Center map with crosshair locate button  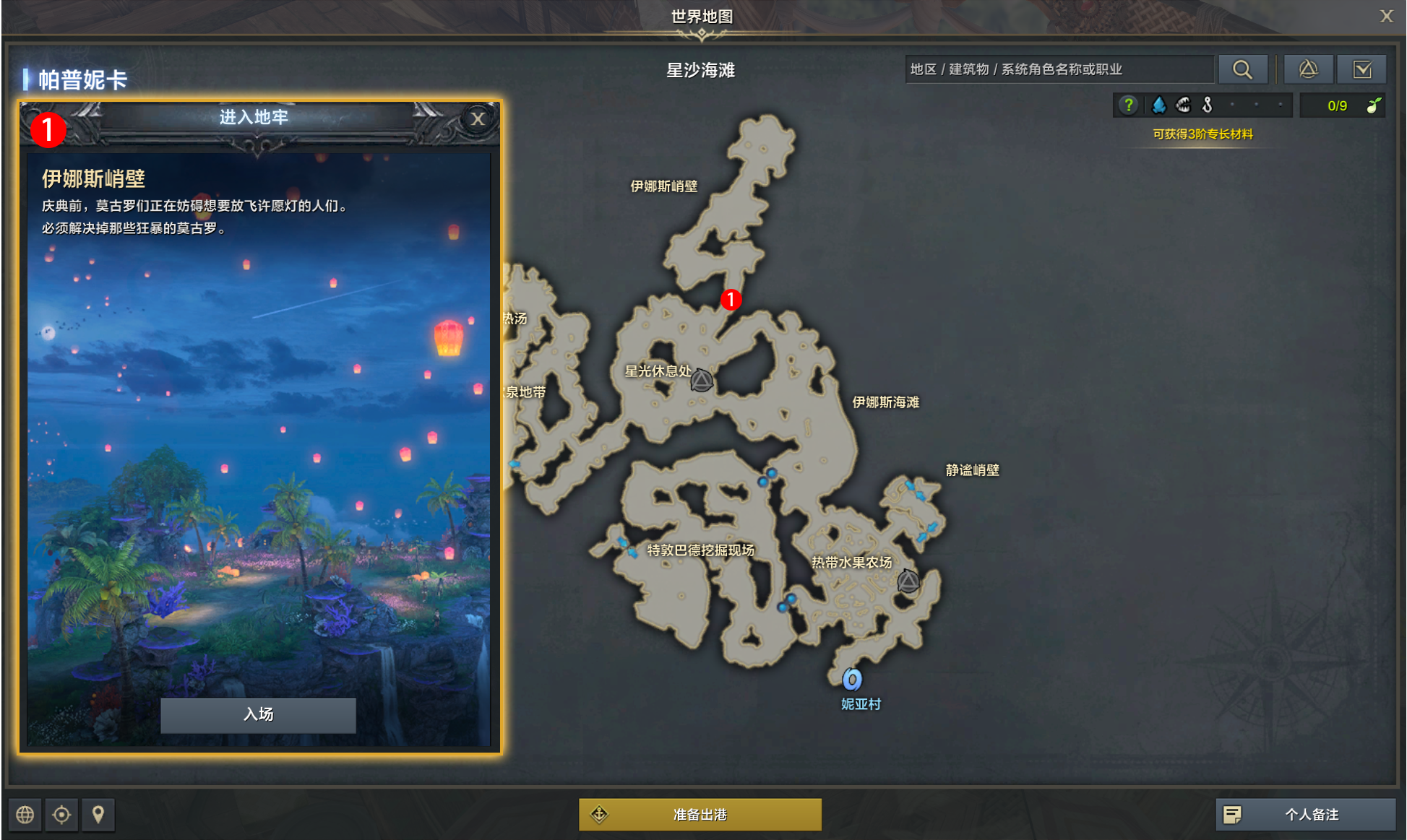point(62,815)
